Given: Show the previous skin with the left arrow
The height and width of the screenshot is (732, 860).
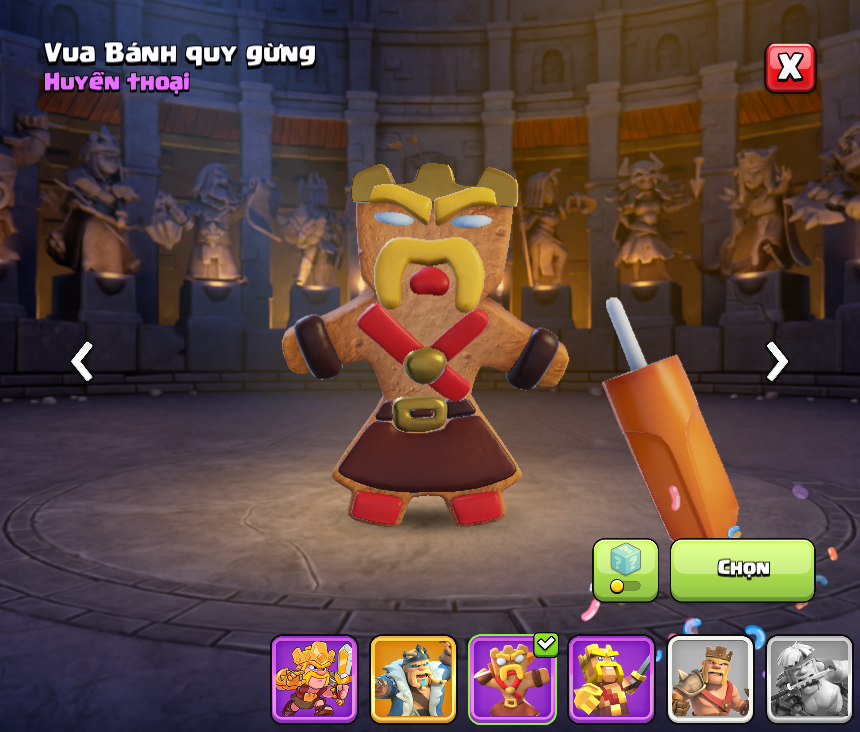Looking at the screenshot, I should click(x=82, y=361).
